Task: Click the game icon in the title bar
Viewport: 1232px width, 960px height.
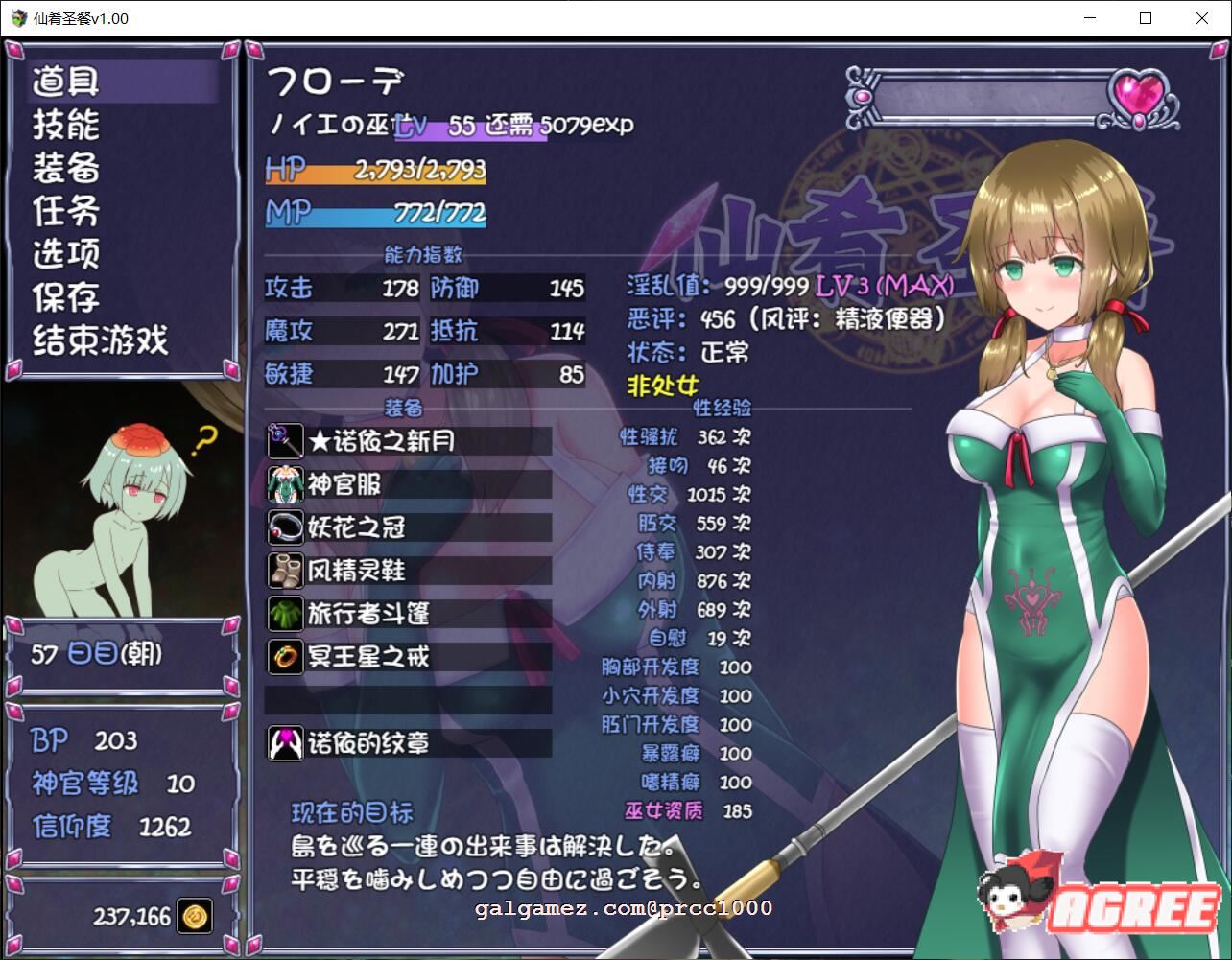Action: coord(19,18)
